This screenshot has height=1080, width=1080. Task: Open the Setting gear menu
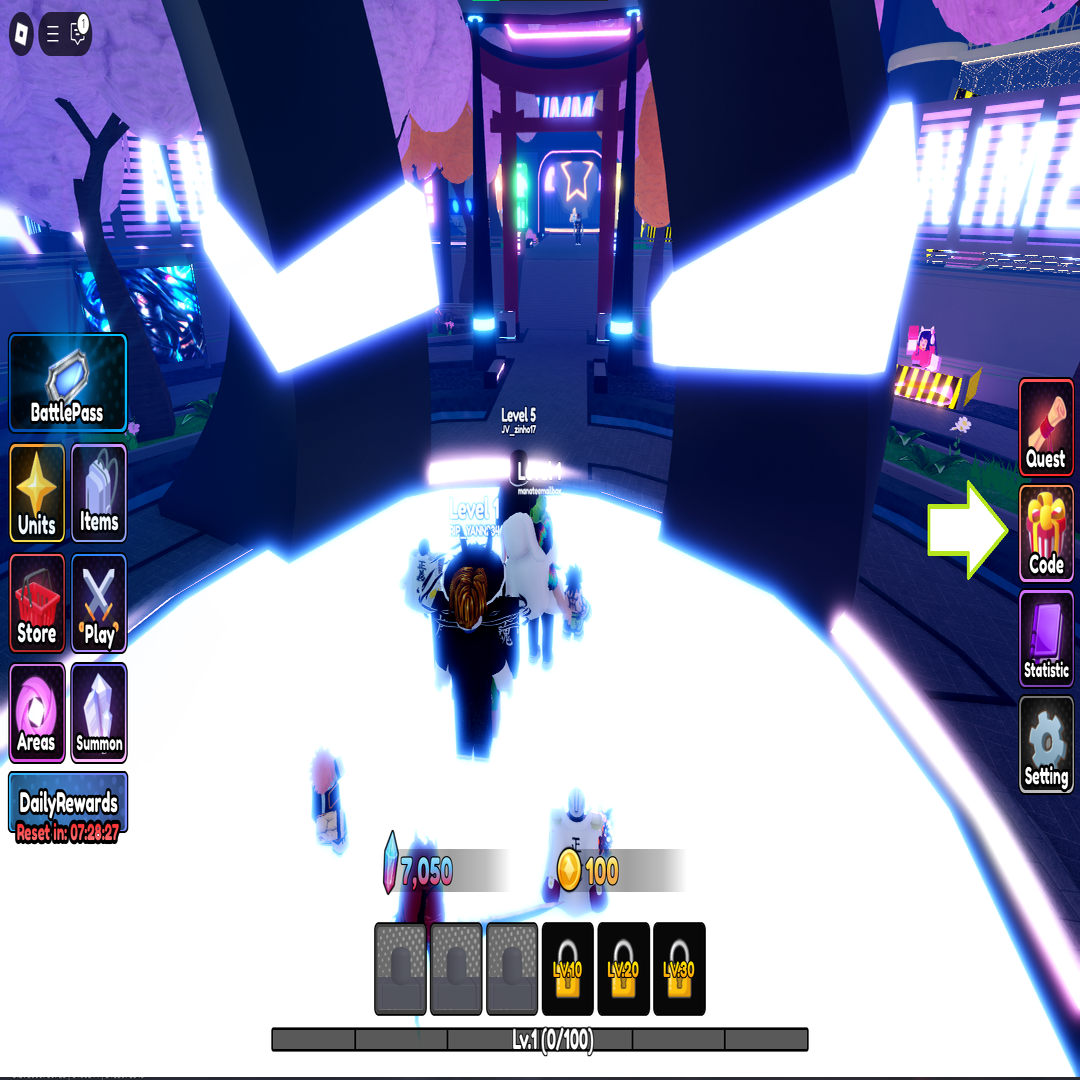tap(1046, 745)
